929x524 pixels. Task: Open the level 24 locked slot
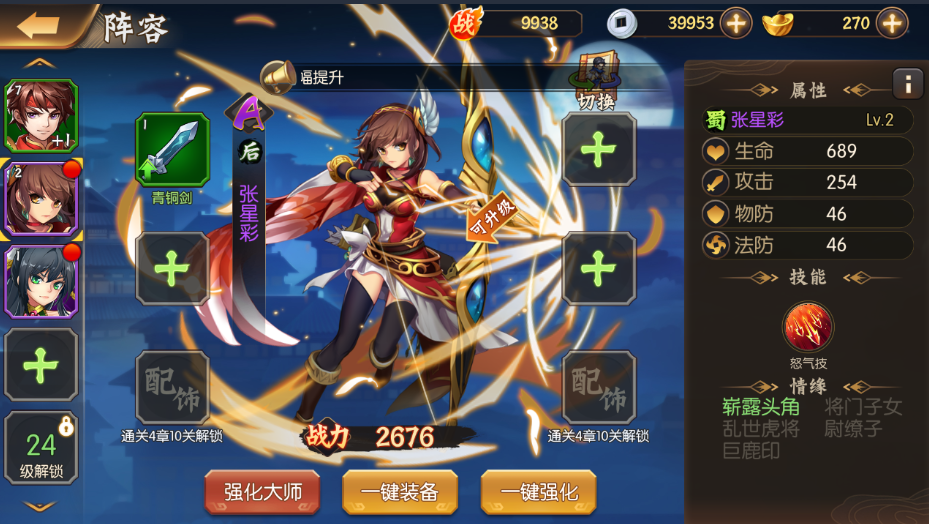(41, 447)
